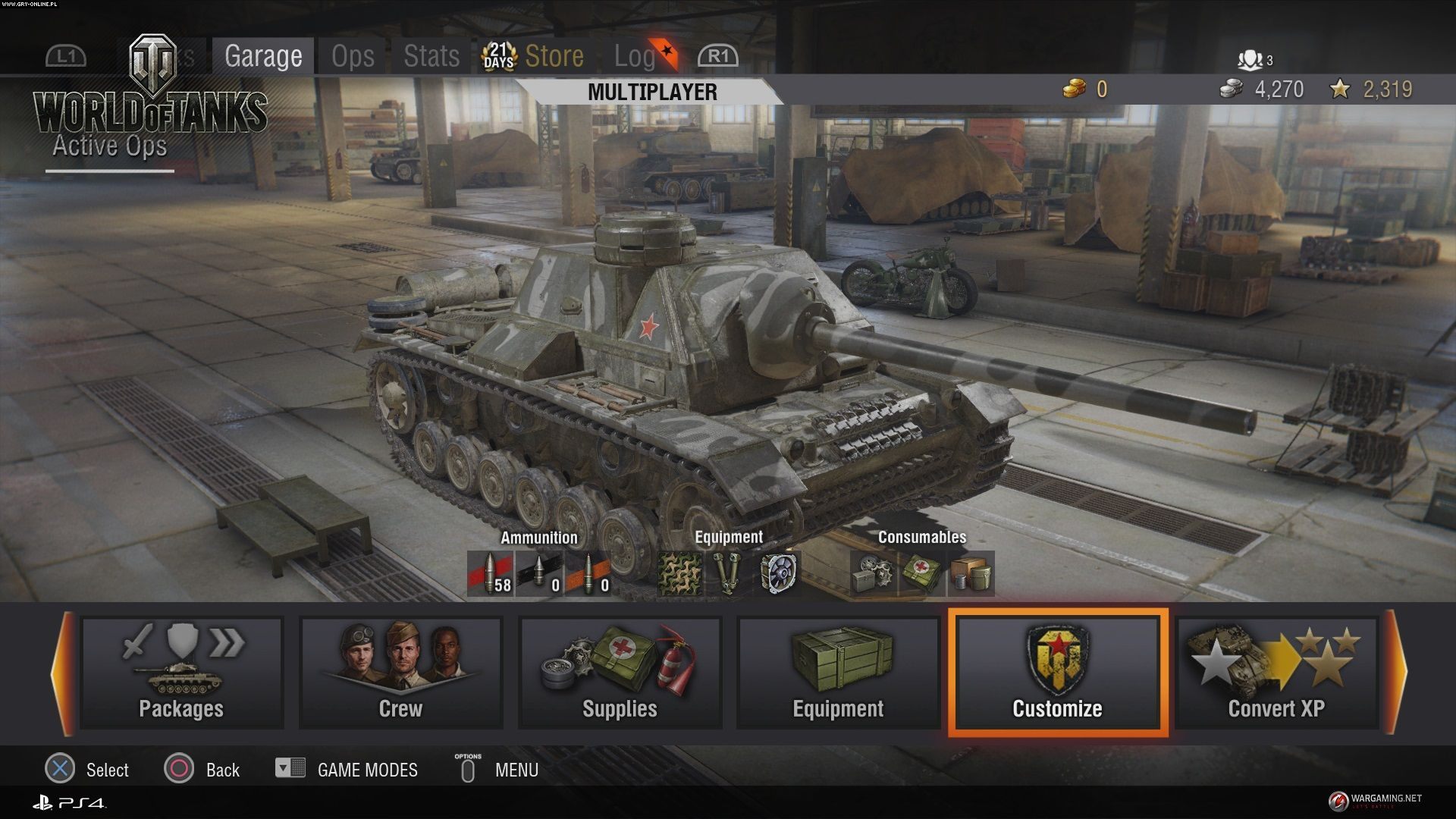Viewport: 1456px width, 819px height.
Task: Choose the first aid kit consumable slot
Action: pyautogui.click(x=921, y=574)
